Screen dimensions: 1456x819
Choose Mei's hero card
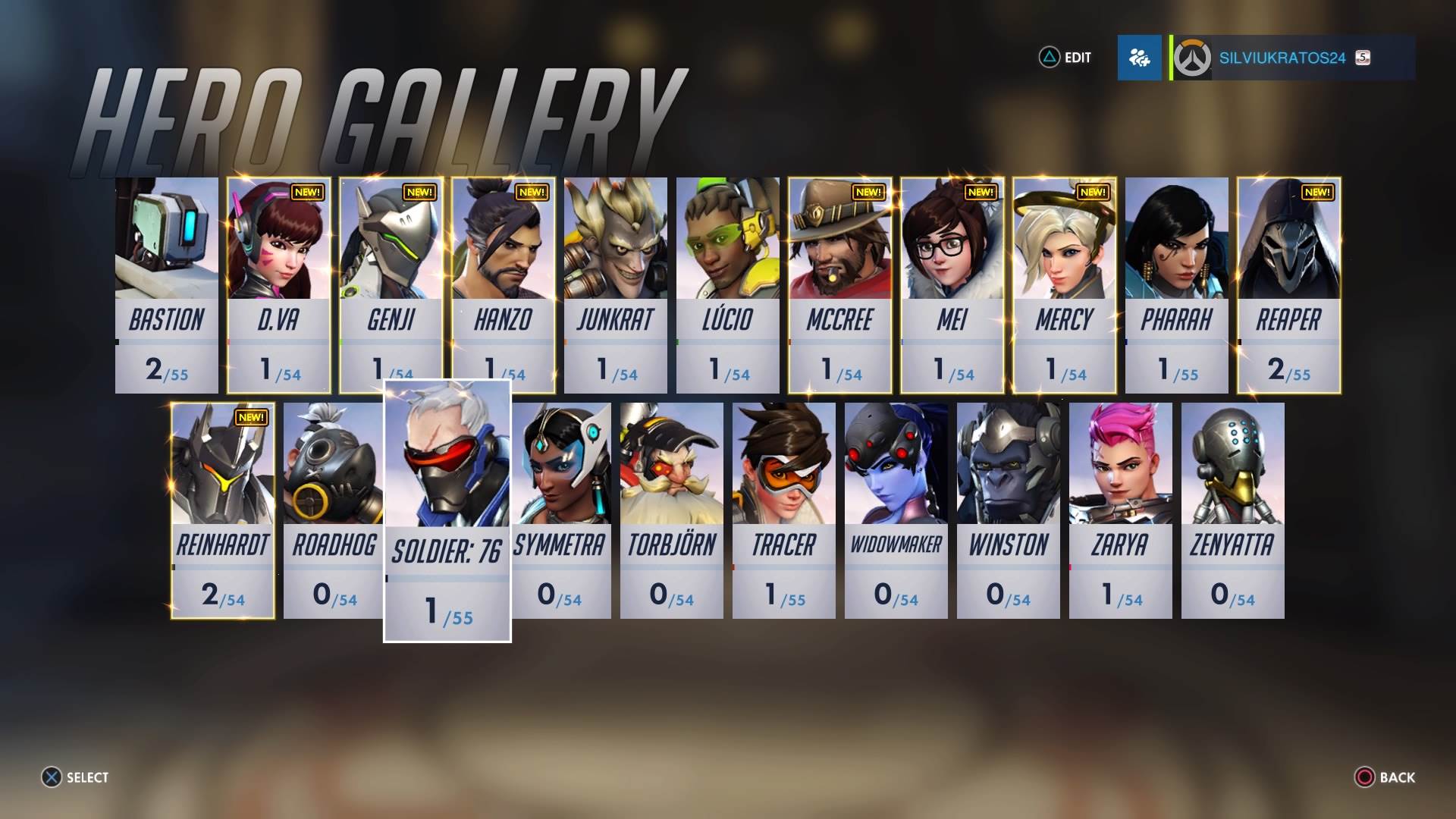[x=952, y=285]
